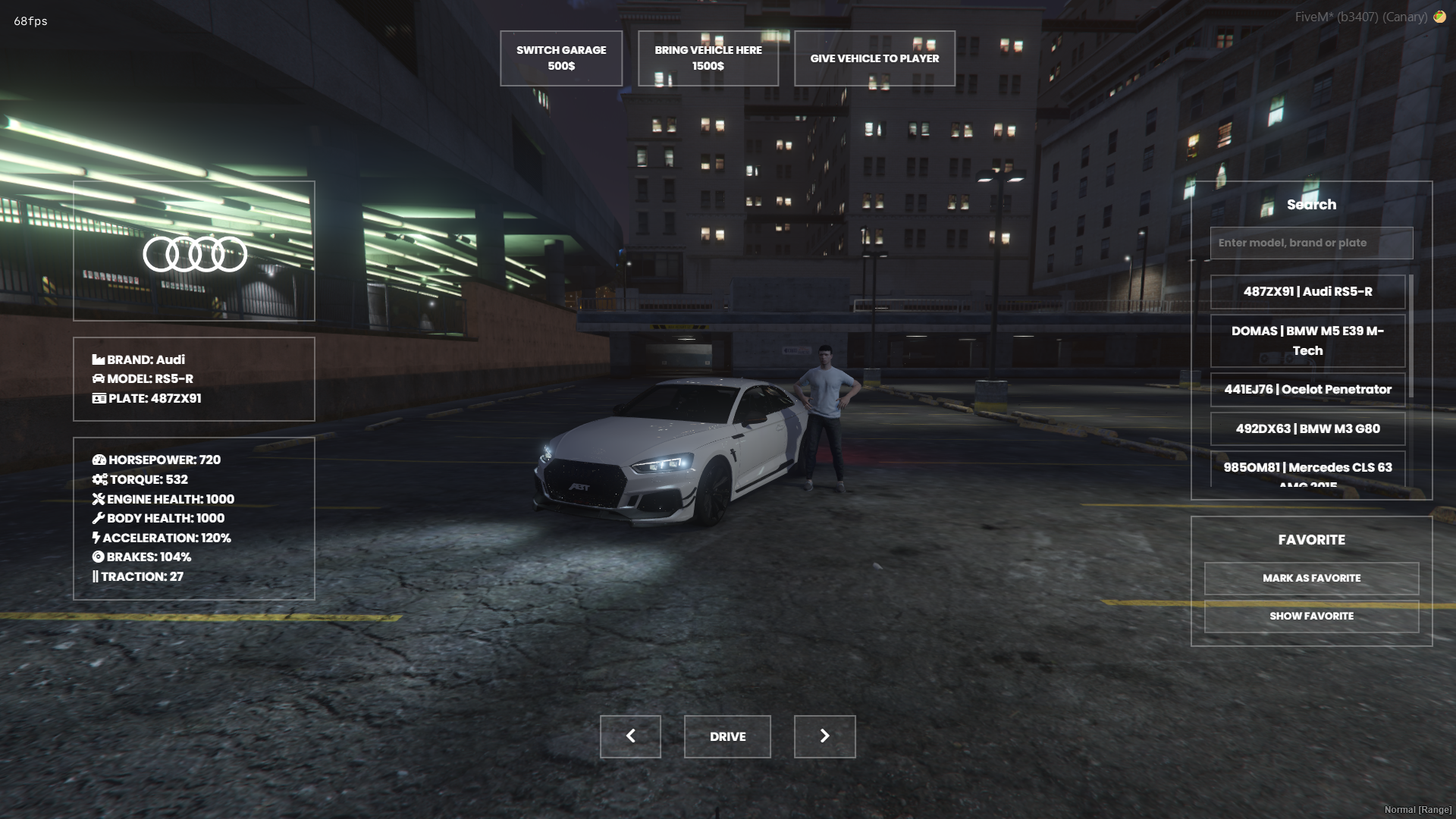1456x819 pixels.
Task: Pick the Ocelot Penetrator from the list
Action: [x=1307, y=390]
